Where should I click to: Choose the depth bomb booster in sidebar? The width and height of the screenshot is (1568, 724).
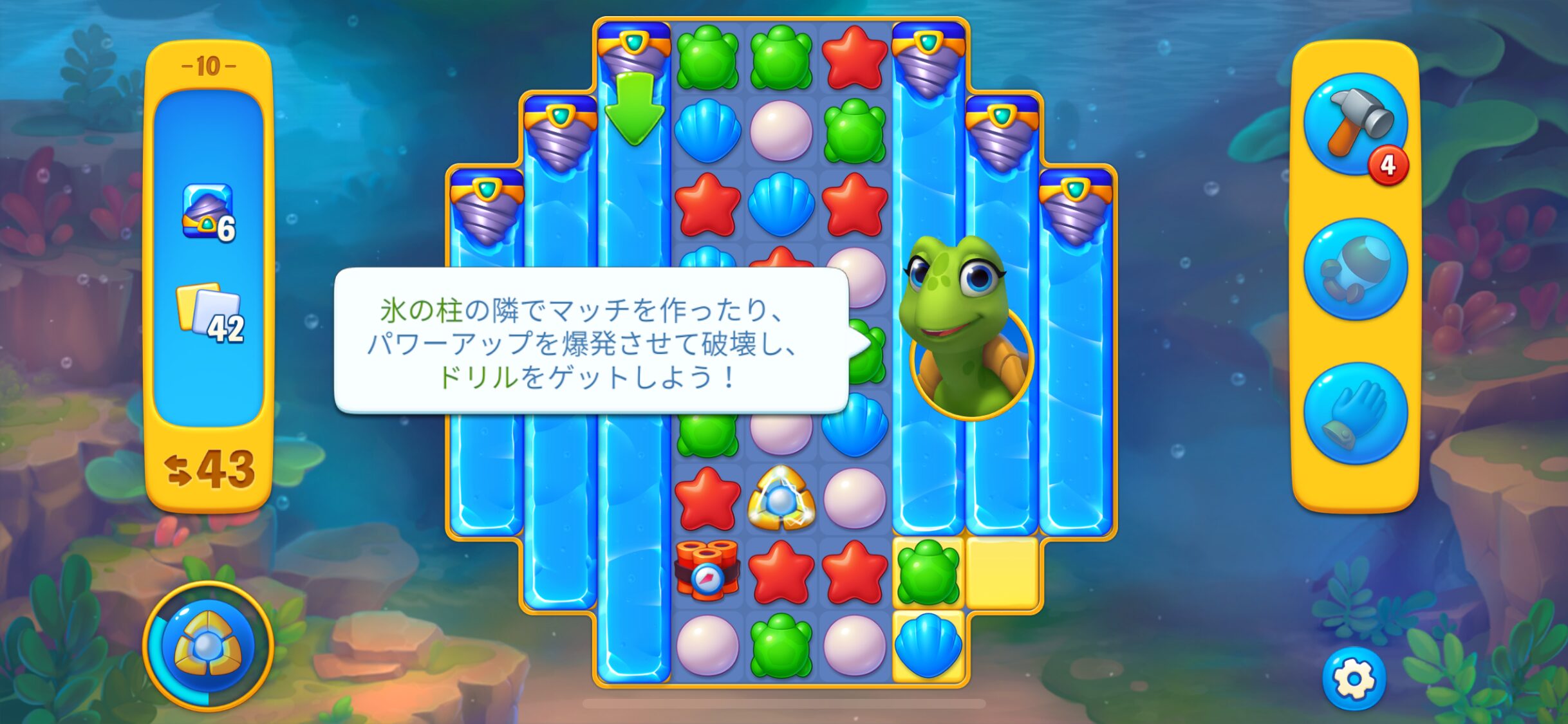tap(1354, 269)
